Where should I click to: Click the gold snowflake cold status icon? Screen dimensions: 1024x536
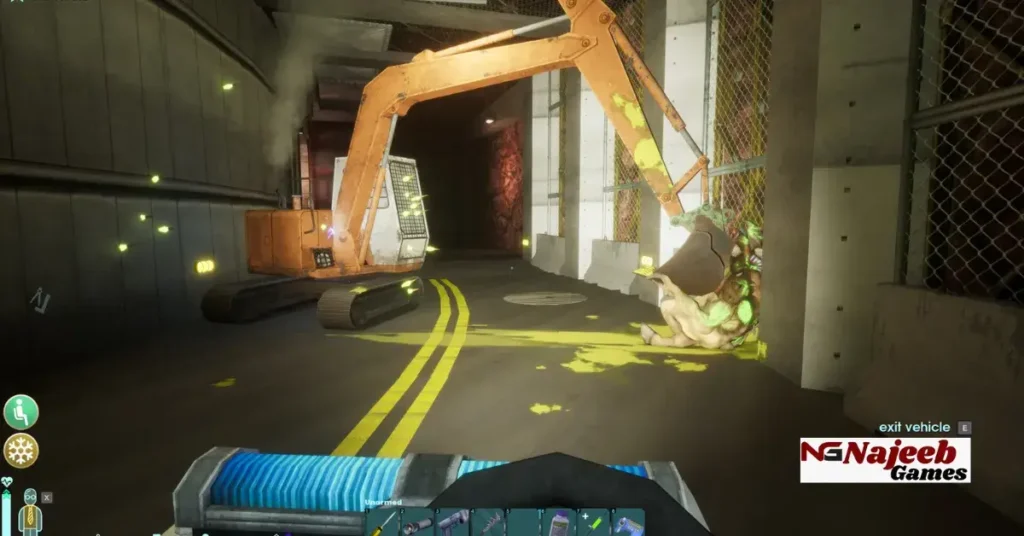pos(20,451)
